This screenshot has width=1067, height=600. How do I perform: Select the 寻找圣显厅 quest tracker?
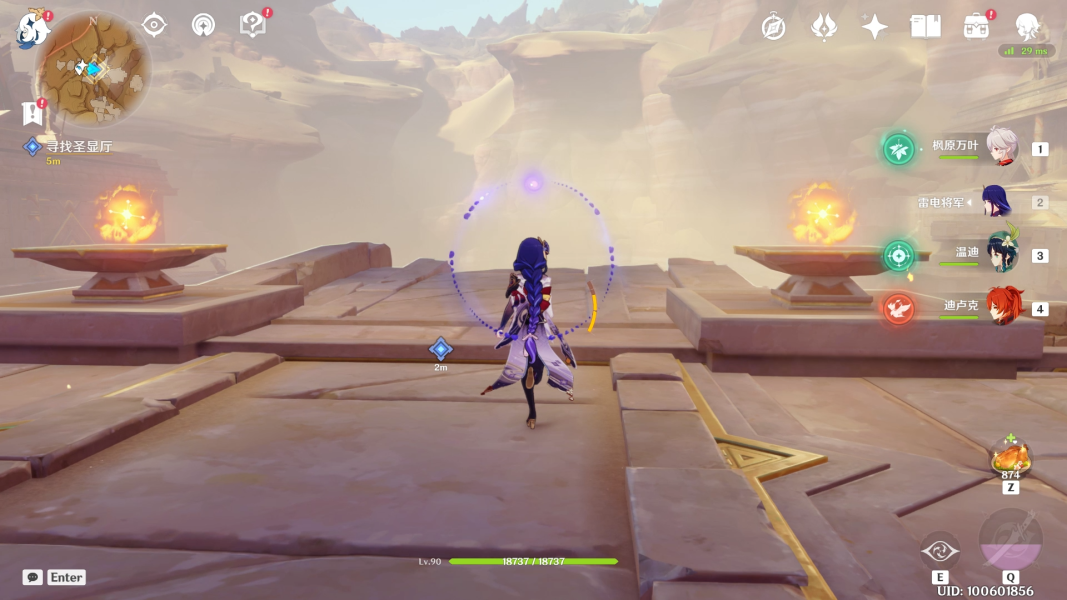point(78,147)
